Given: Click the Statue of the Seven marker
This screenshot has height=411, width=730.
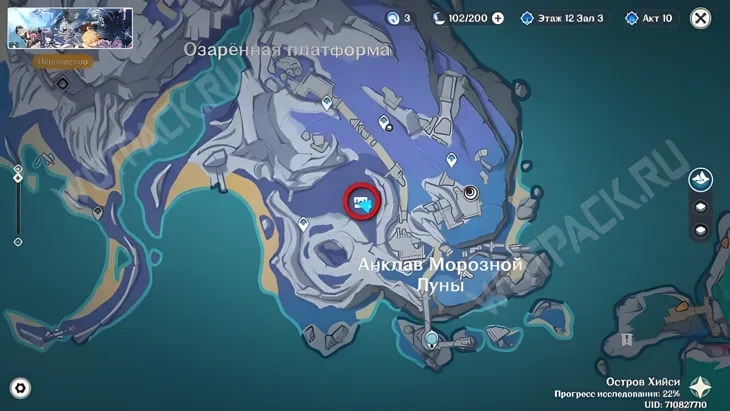Looking at the screenshot, I should (471, 192).
